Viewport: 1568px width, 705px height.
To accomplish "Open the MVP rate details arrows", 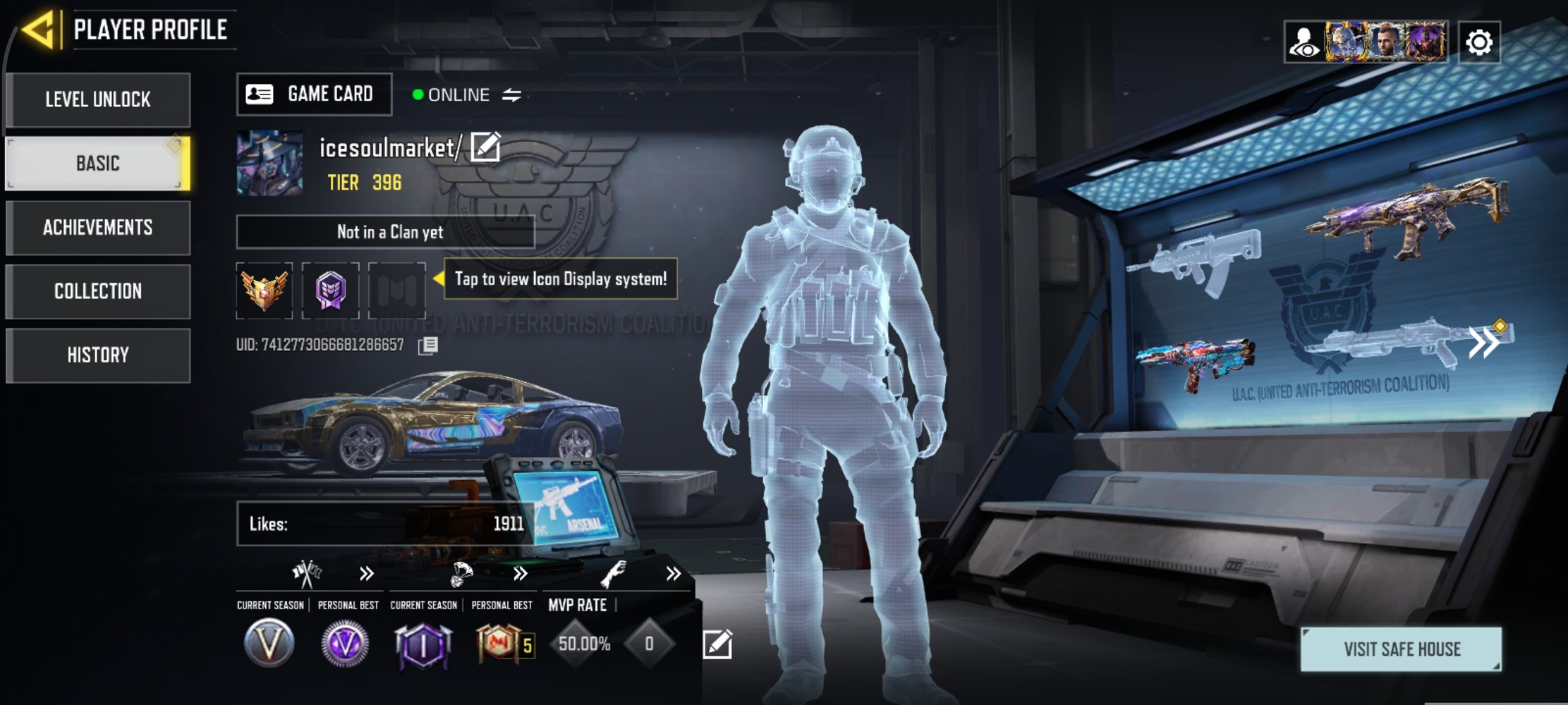I will (x=673, y=574).
